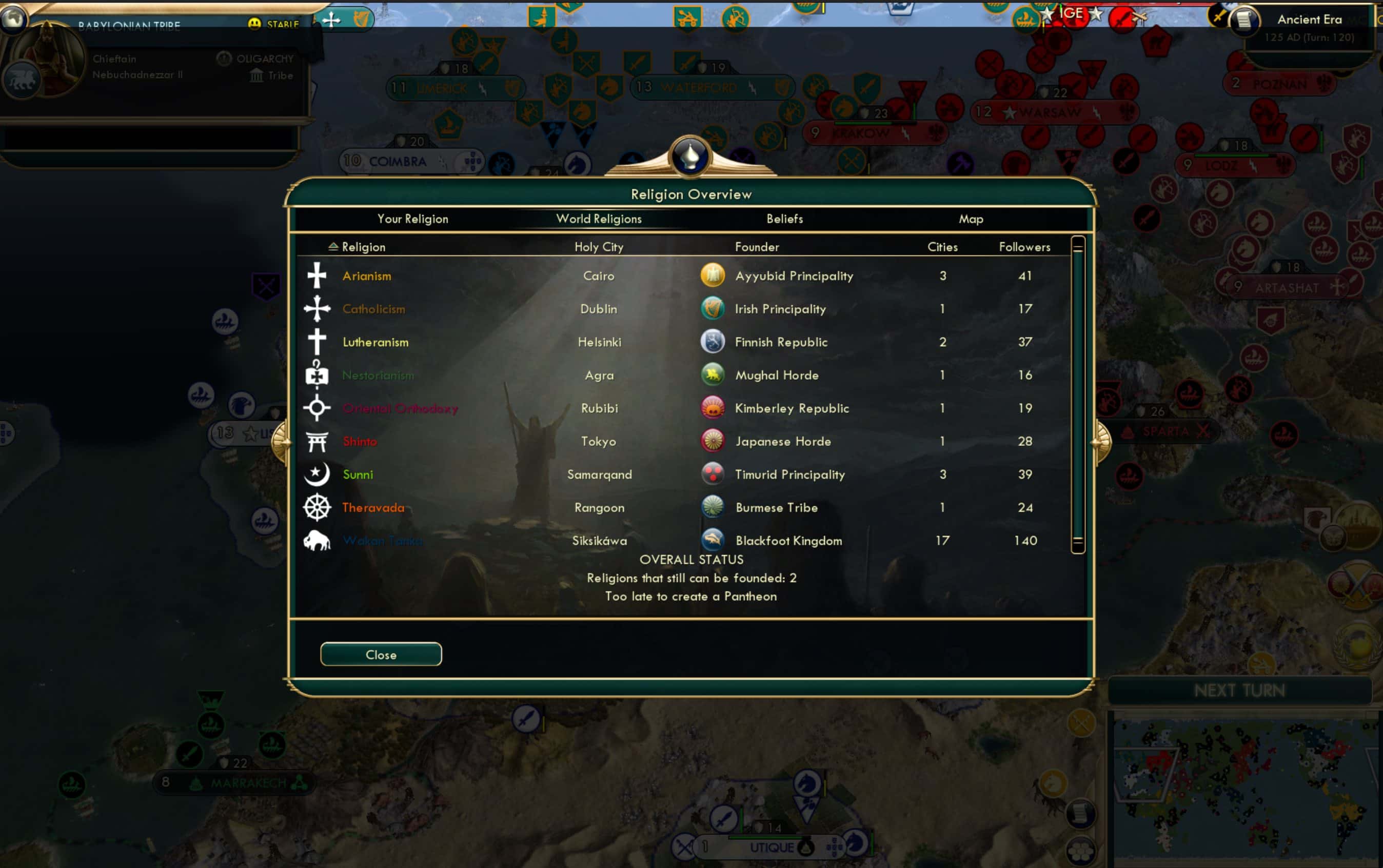Image resolution: width=1383 pixels, height=868 pixels.
Task: Select the Shinto torii gate religion icon
Action: [x=317, y=441]
